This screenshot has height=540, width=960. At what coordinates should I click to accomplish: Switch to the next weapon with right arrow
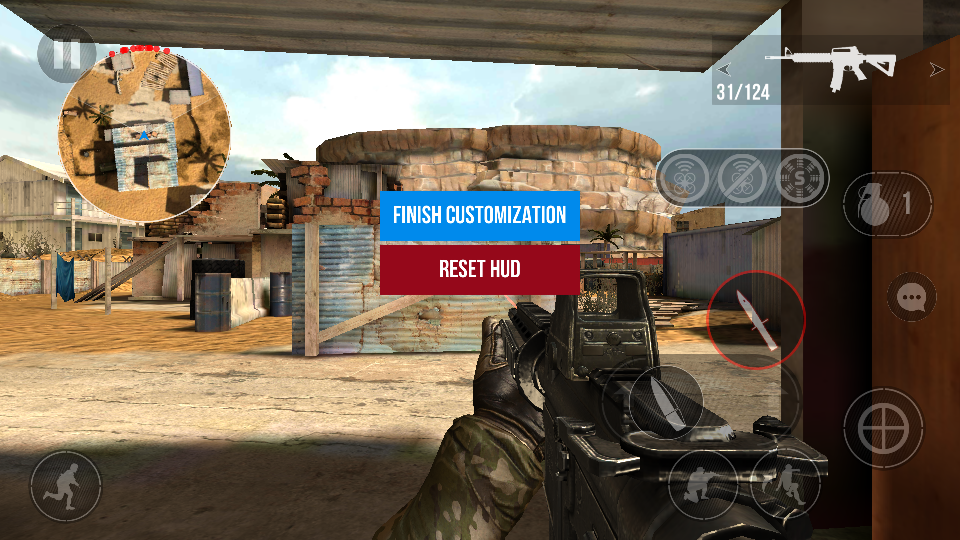(937, 69)
